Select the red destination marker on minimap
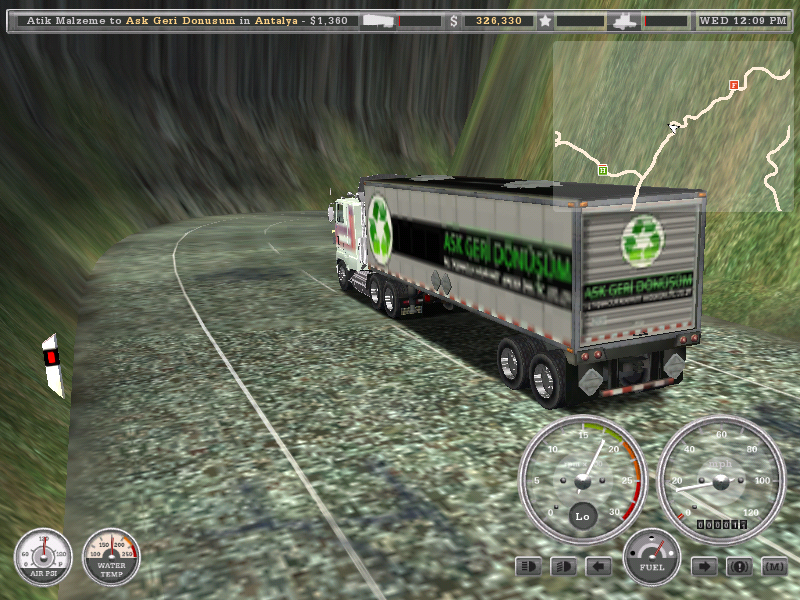800x600 pixels. tap(733, 86)
